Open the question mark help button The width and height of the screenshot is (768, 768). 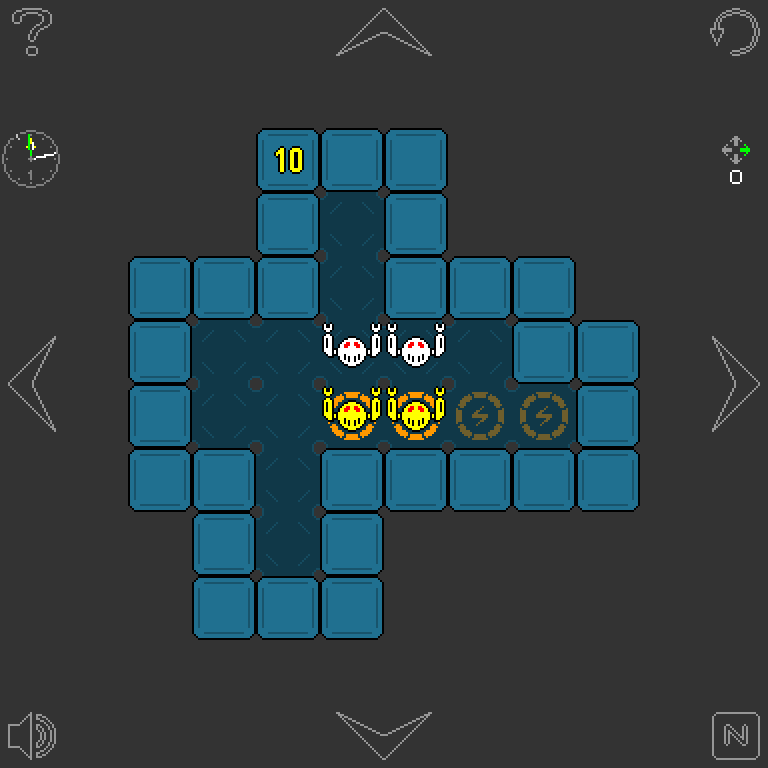[32, 33]
